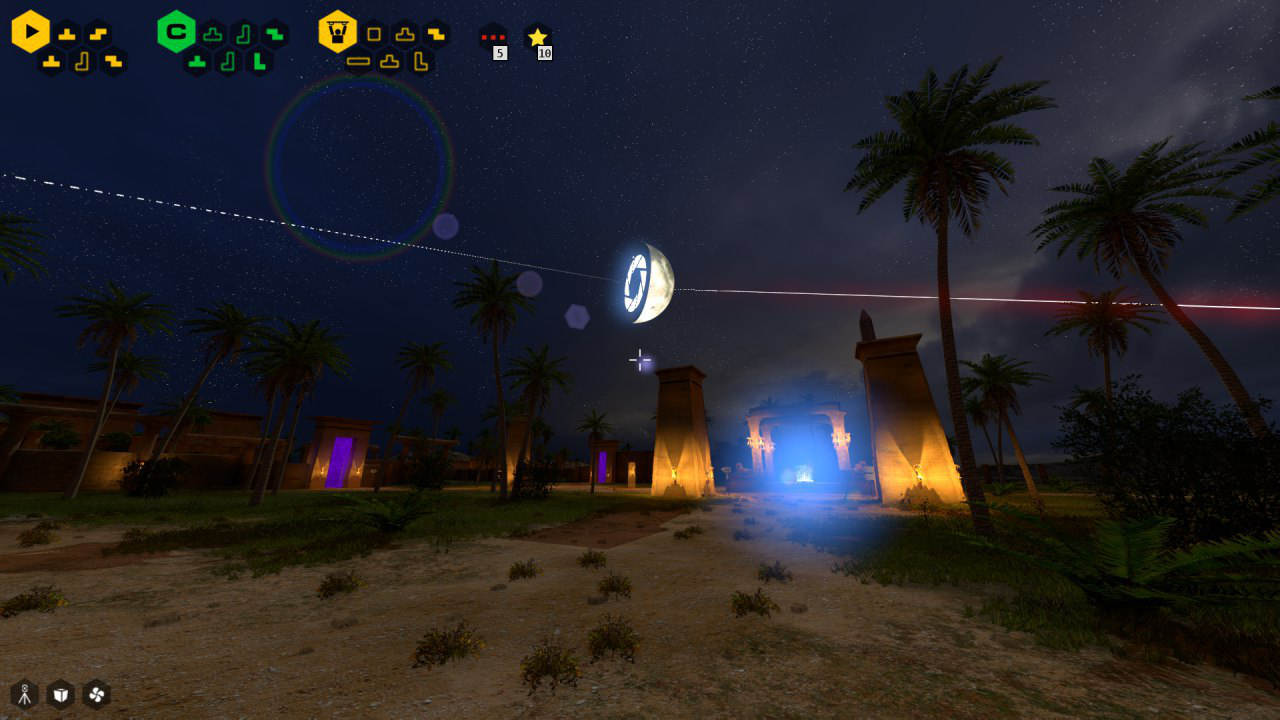This screenshot has width=1280, height=720.
Task: Click the yellow square-outline sigil
Action: (x=374, y=34)
